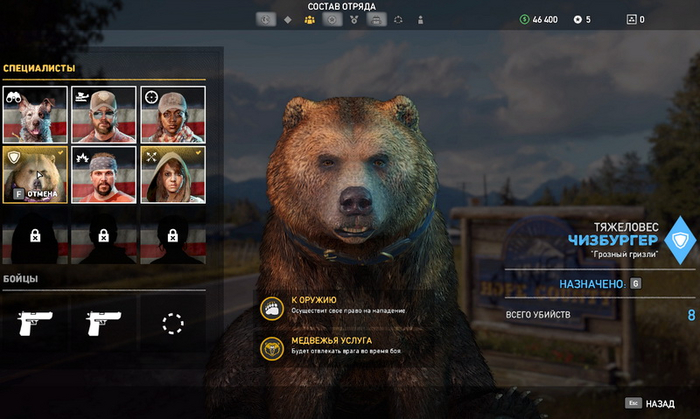This screenshot has height=419, width=700.
Task: Choose the pilot specialist with cap and sunglasses
Action: [104, 114]
